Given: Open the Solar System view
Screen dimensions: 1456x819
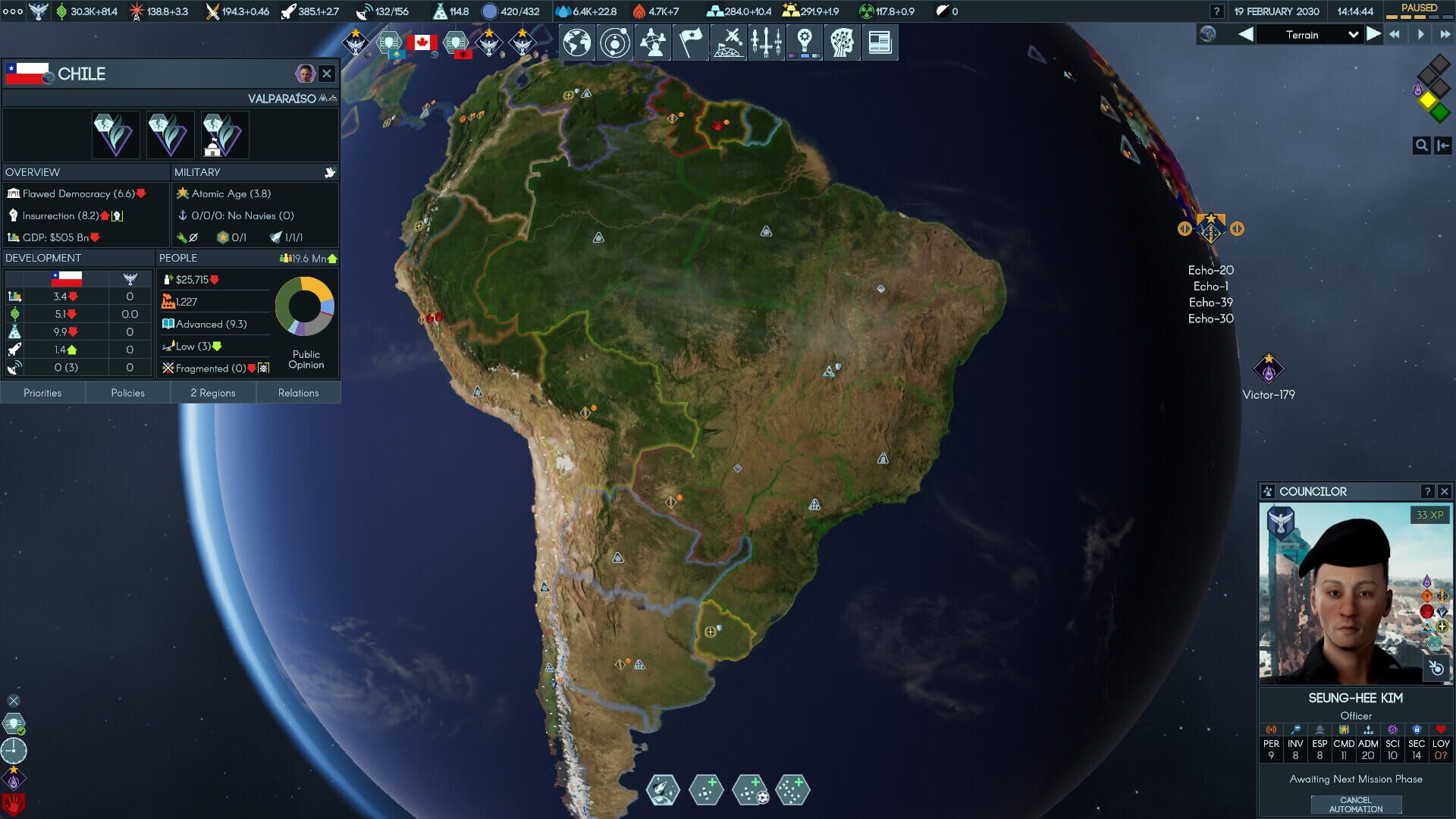Looking at the screenshot, I should (615, 42).
